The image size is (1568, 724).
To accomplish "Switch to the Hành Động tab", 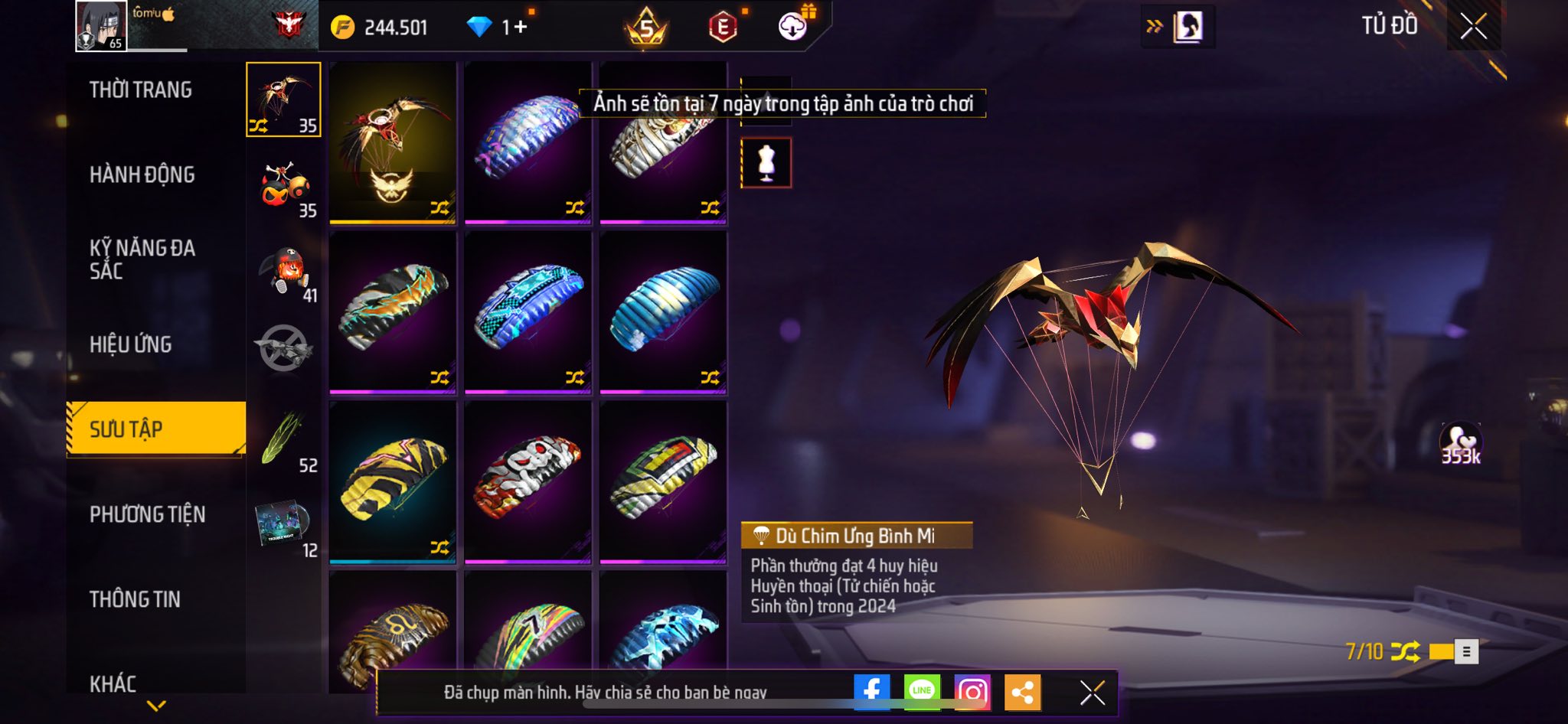I will click(x=142, y=175).
